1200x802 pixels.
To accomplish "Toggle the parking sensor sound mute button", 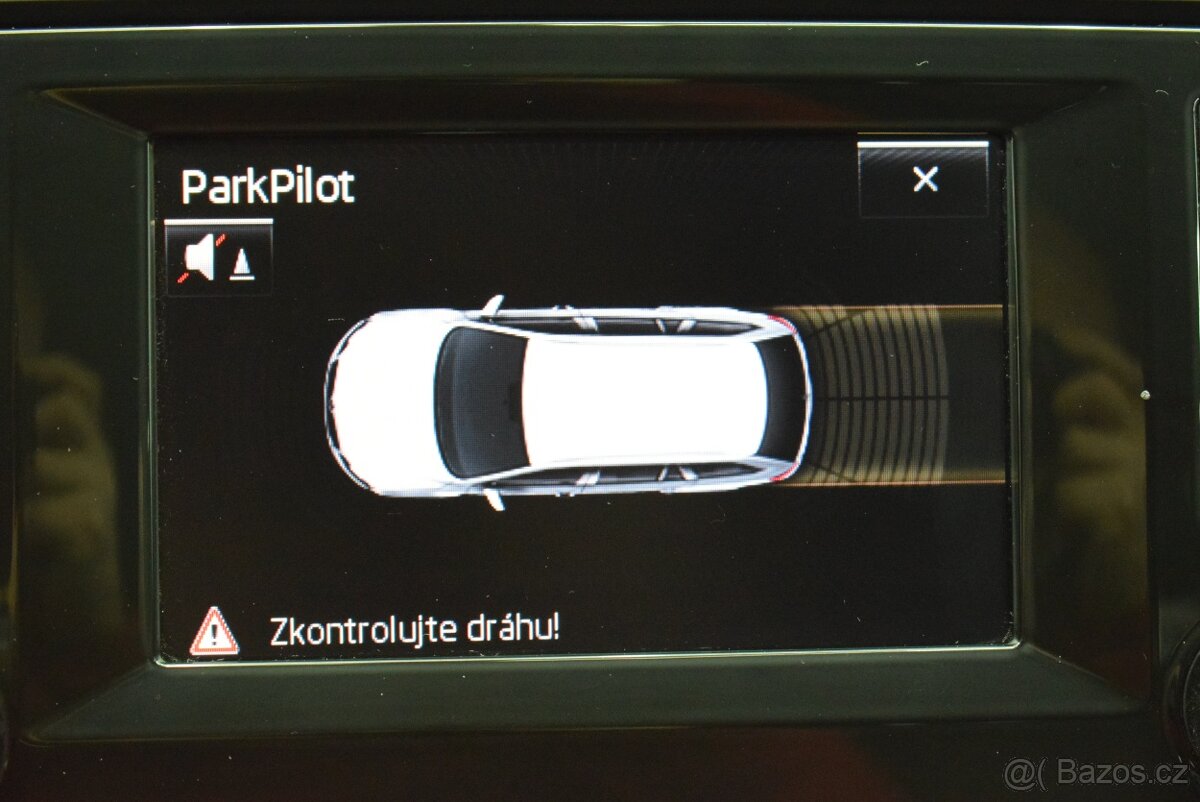I will click(218, 258).
